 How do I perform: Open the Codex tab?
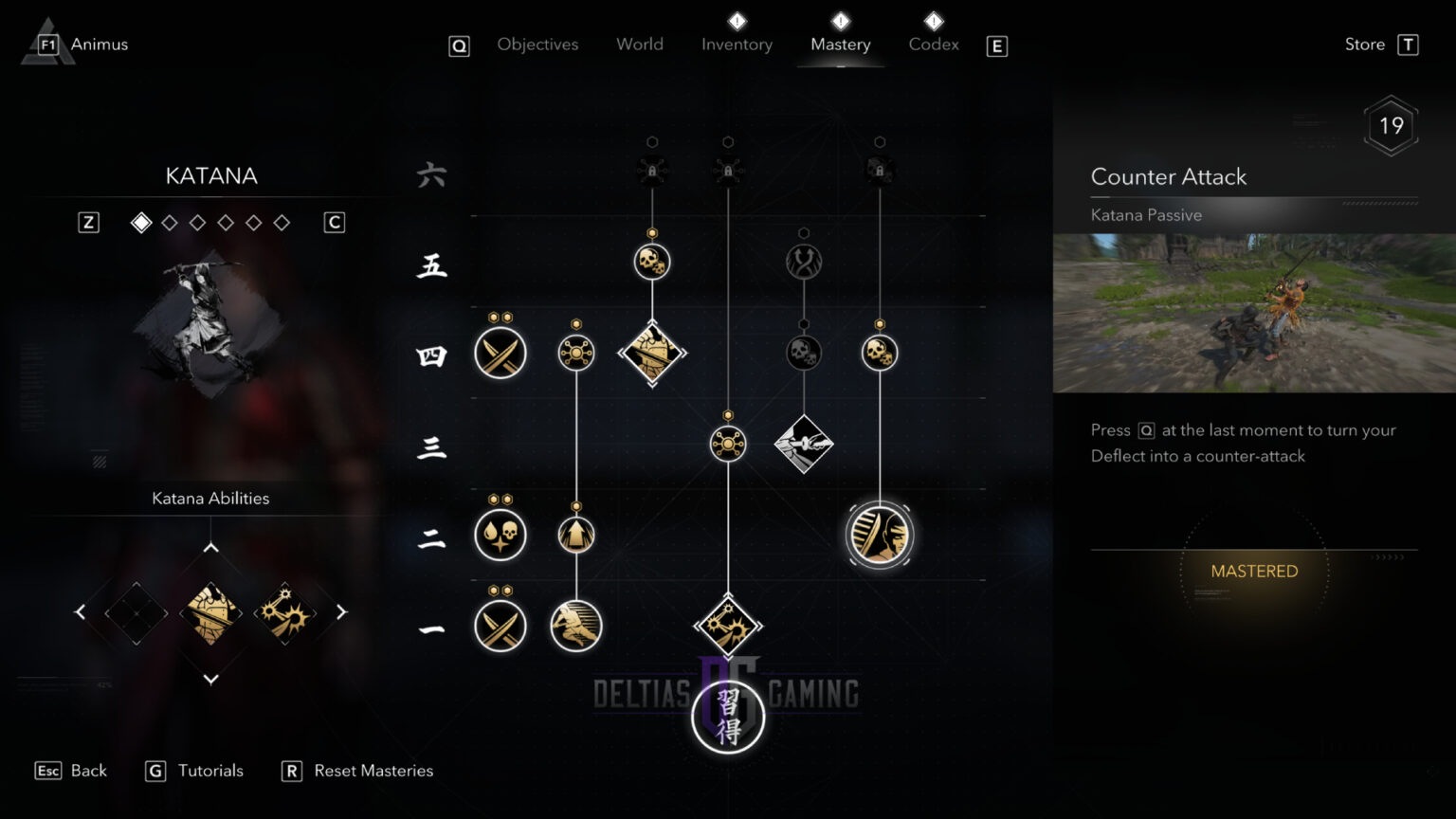click(934, 45)
